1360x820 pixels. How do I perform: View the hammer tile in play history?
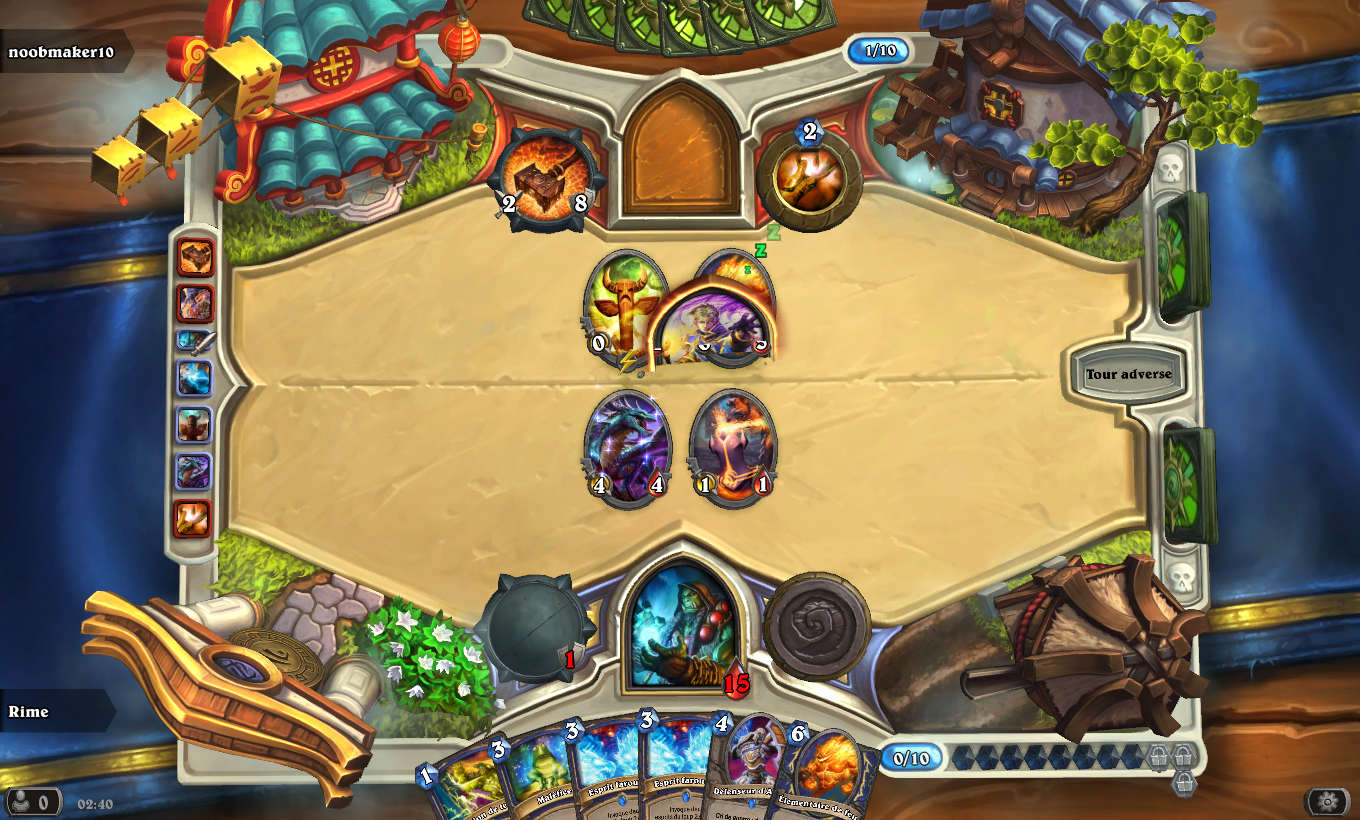pyautogui.click(x=195, y=257)
